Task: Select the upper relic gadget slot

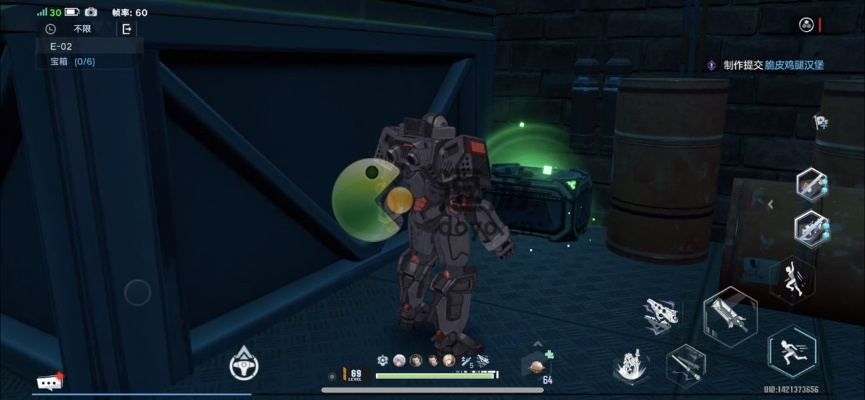Action: tap(811, 184)
